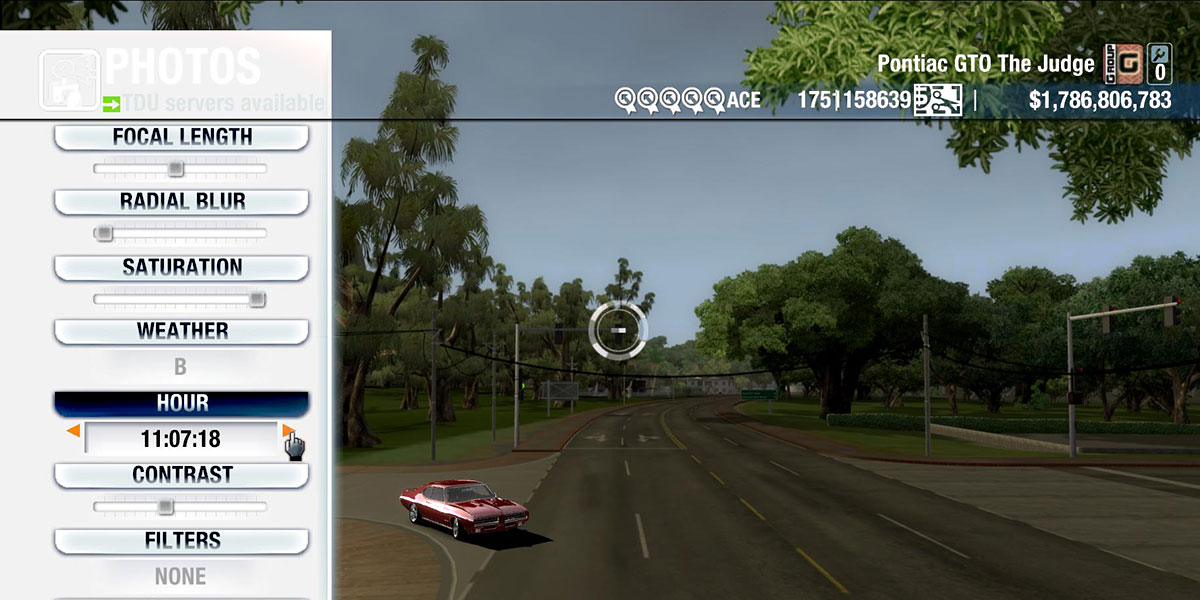Screen dimensions: 1200x600
Task: Click the Photos camera icon
Action: pyautogui.click(x=68, y=80)
